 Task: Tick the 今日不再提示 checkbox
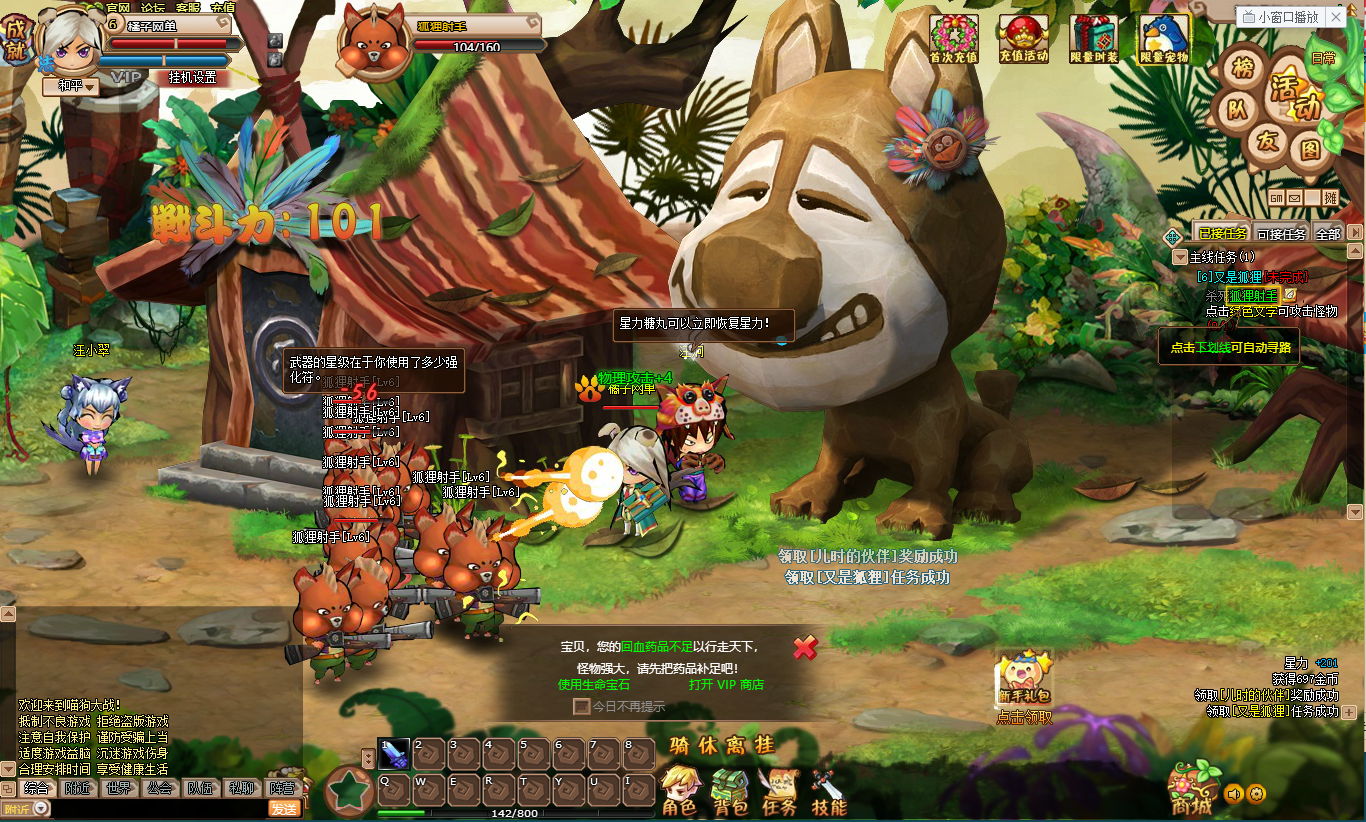click(x=581, y=706)
